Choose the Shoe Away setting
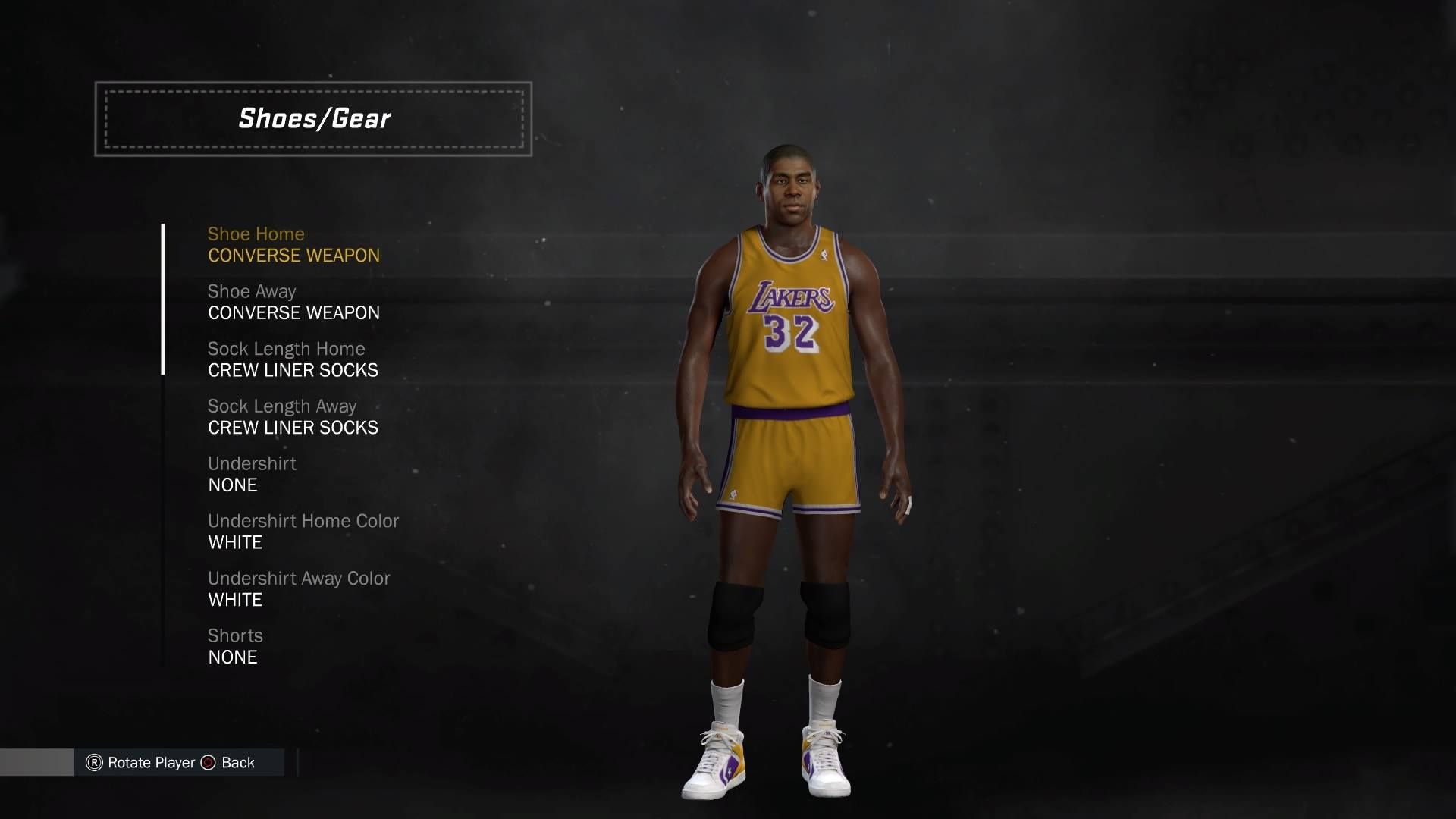 293,303
